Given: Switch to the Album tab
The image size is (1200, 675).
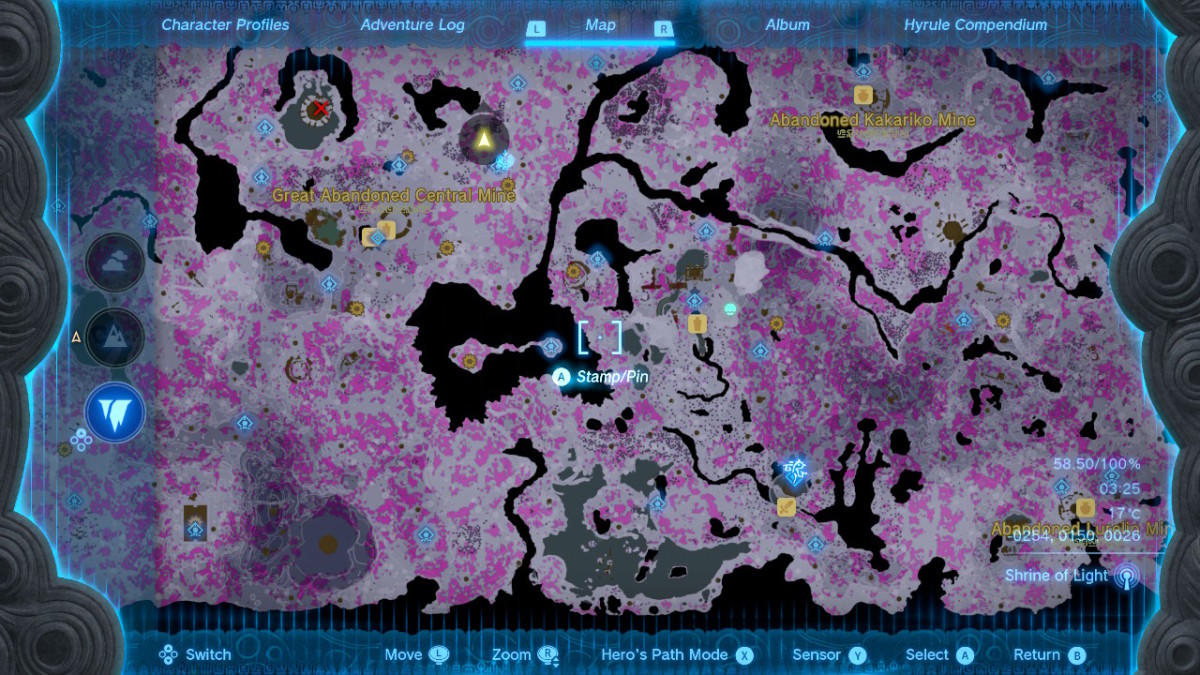Looking at the screenshot, I should 787,25.
